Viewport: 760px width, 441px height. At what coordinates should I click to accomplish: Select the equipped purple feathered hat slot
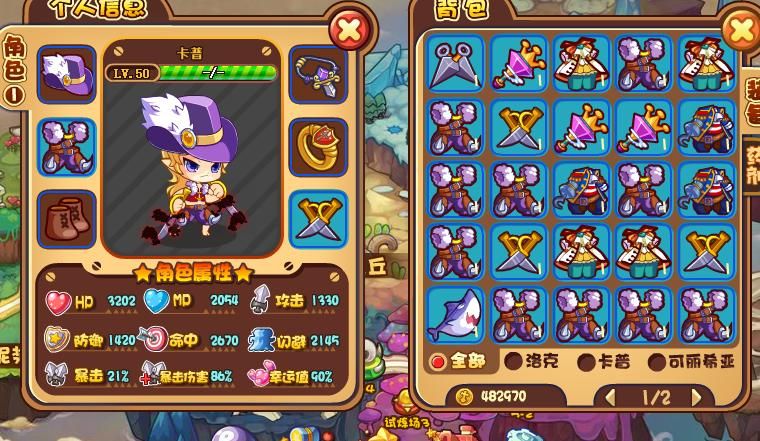[x=67, y=73]
